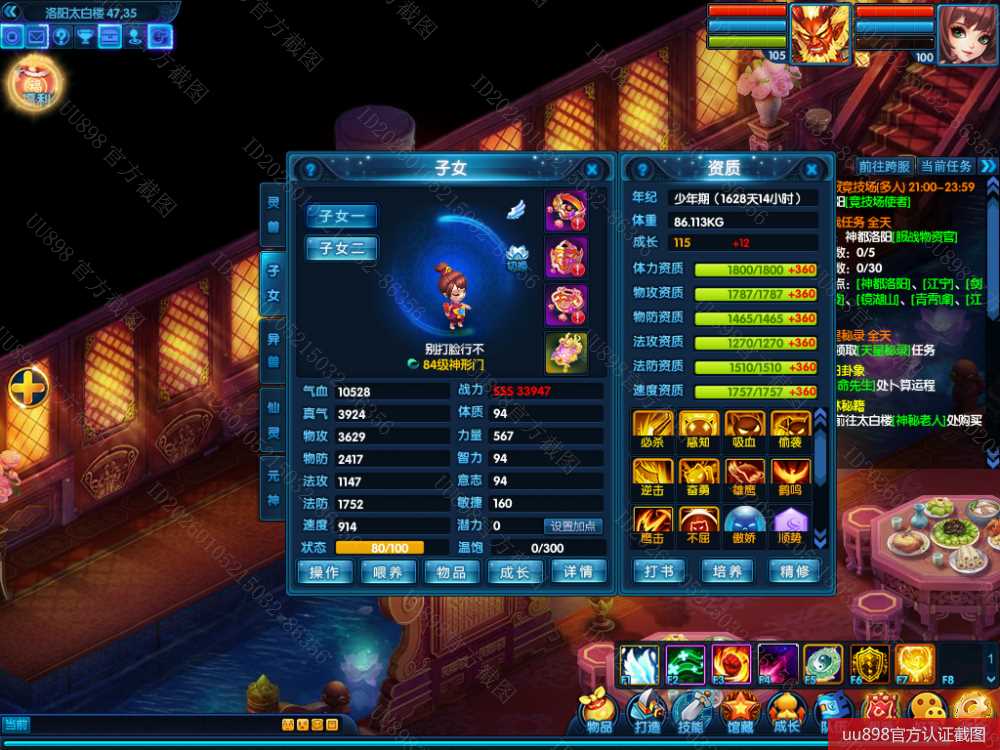Click the 喂养 feed button
The width and height of the screenshot is (1000, 750).
click(x=388, y=572)
